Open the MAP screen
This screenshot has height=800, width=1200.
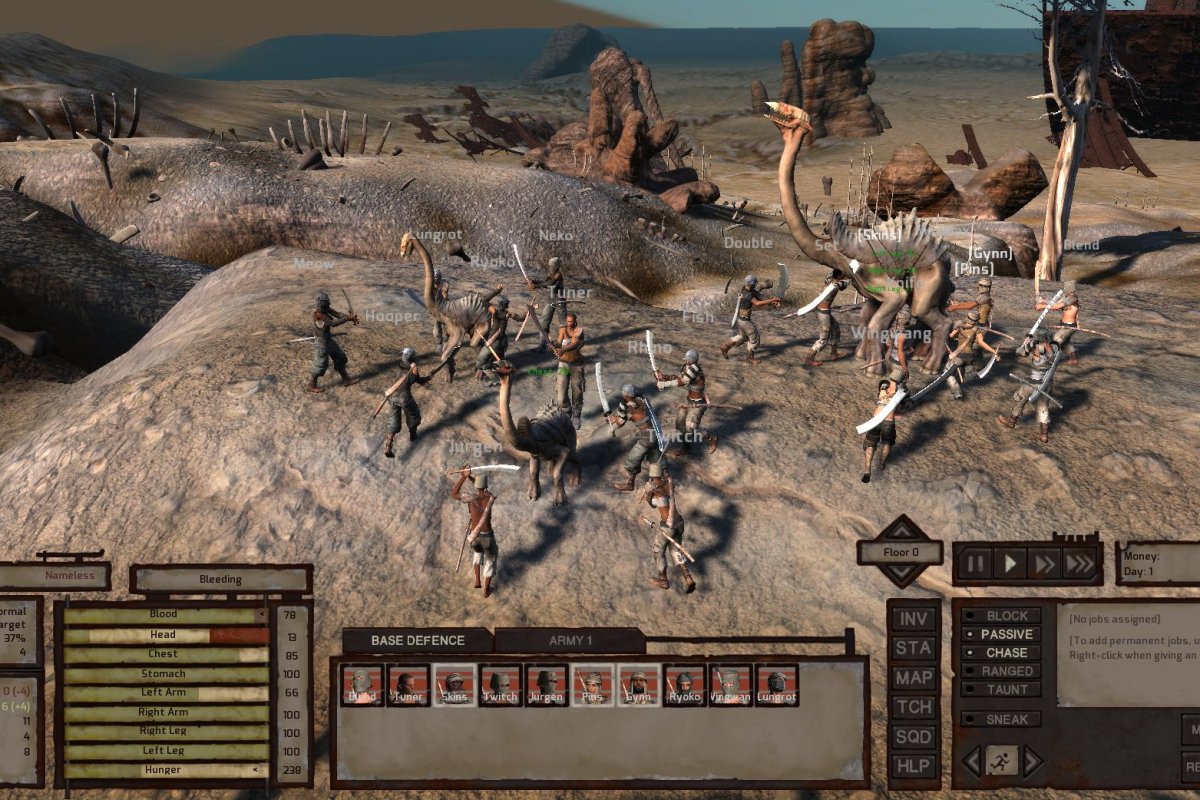point(913,678)
